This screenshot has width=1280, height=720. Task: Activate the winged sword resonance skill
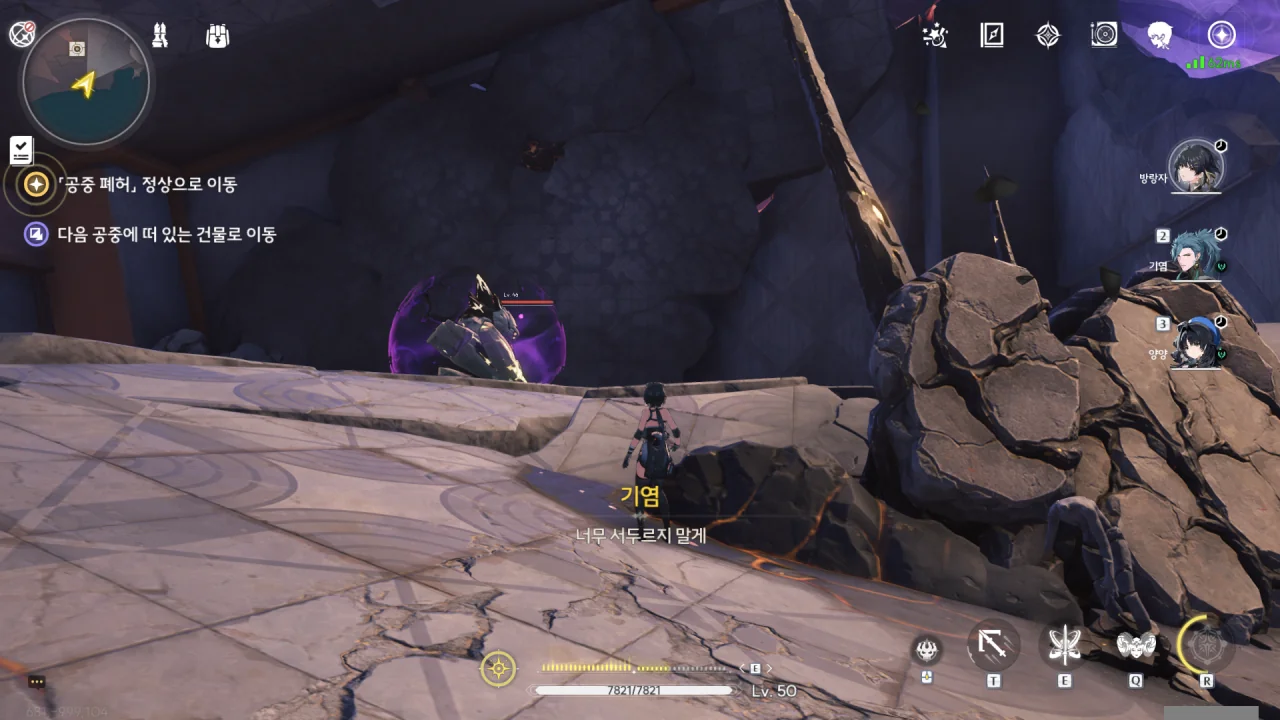(x=1063, y=645)
